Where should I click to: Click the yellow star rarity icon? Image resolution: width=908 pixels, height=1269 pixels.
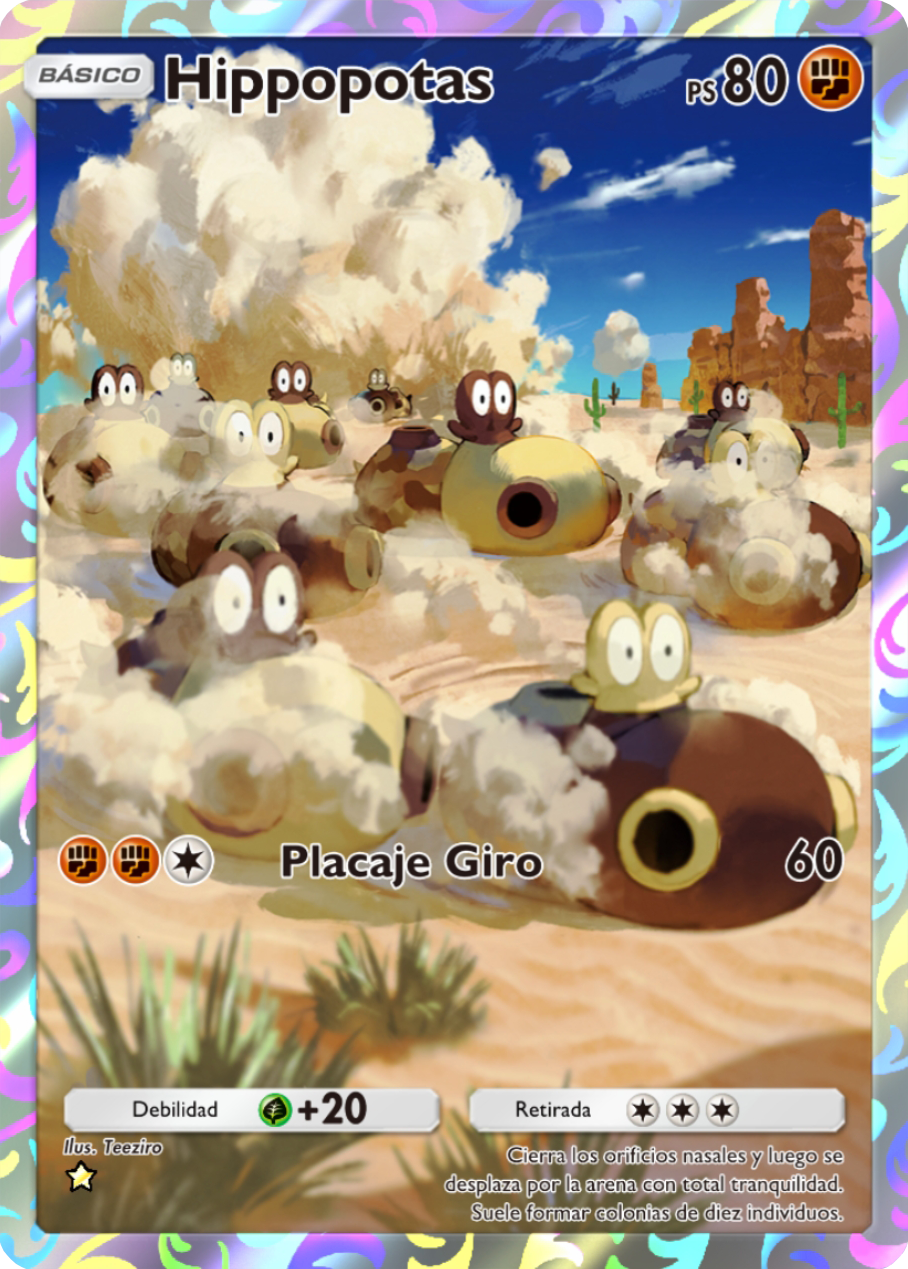point(80,1178)
